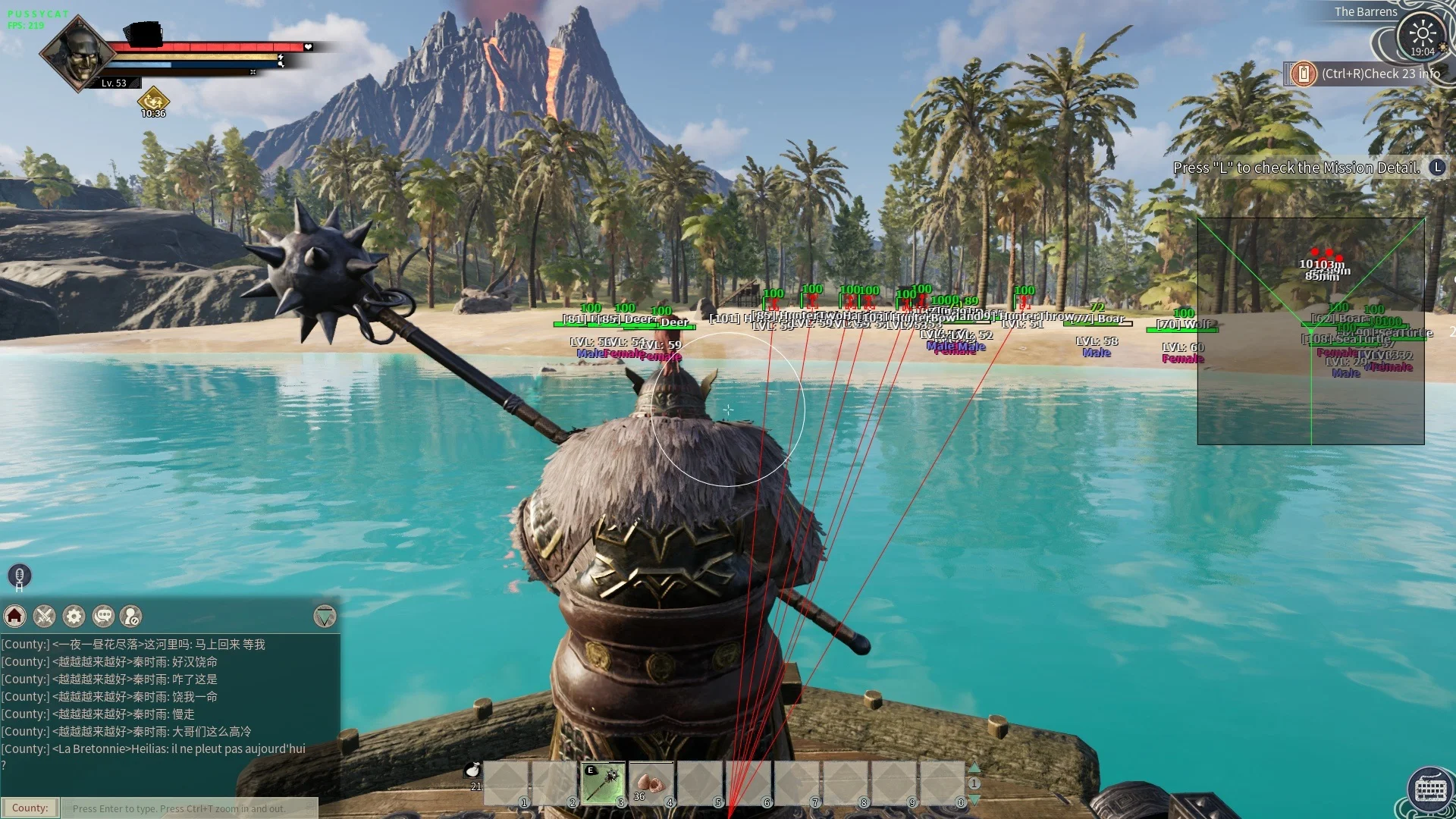
Task: Switch to the next hotbar page with the up arrow
Action: point(974,767)
